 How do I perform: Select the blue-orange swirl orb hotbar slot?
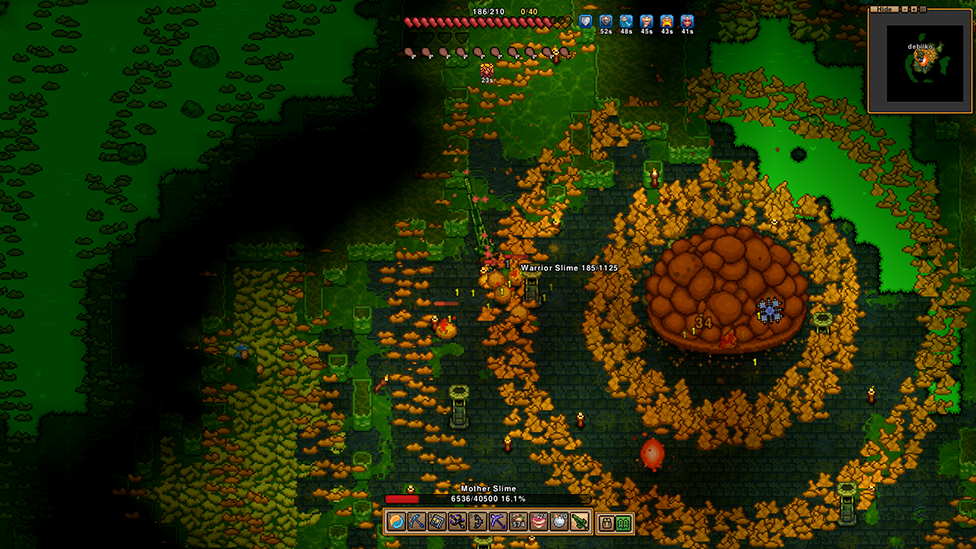click(x=397, y=522)
